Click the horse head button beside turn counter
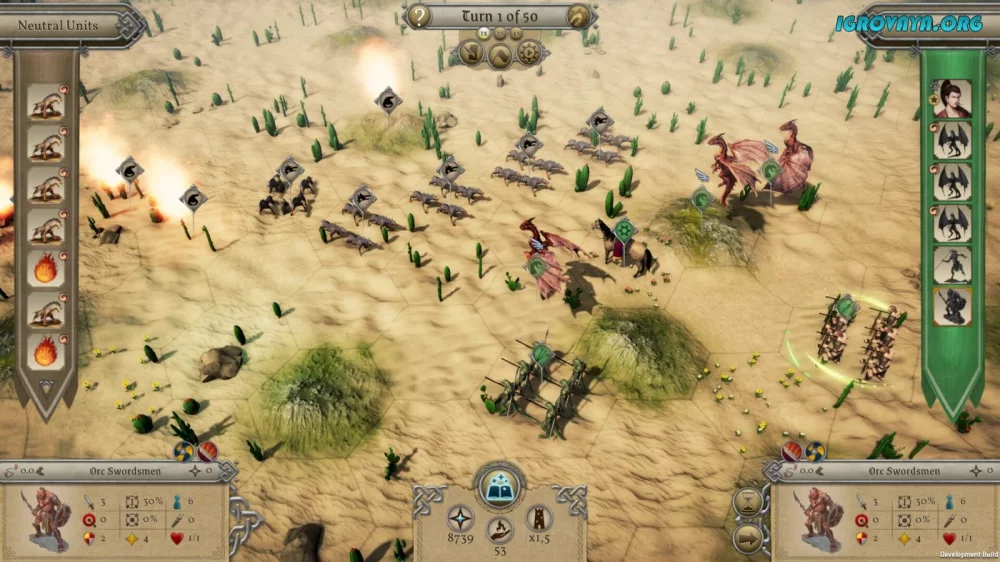This screenshot has width=1000, height=562. 579,16
